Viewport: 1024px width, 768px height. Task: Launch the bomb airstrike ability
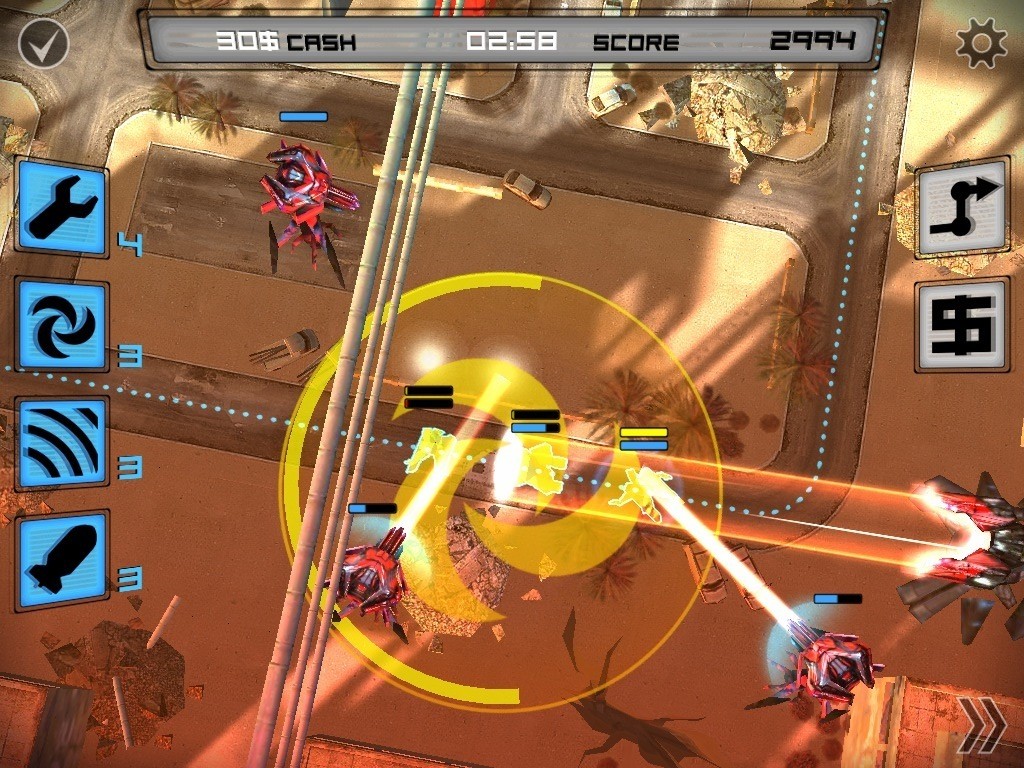click(x=62, y=558)
